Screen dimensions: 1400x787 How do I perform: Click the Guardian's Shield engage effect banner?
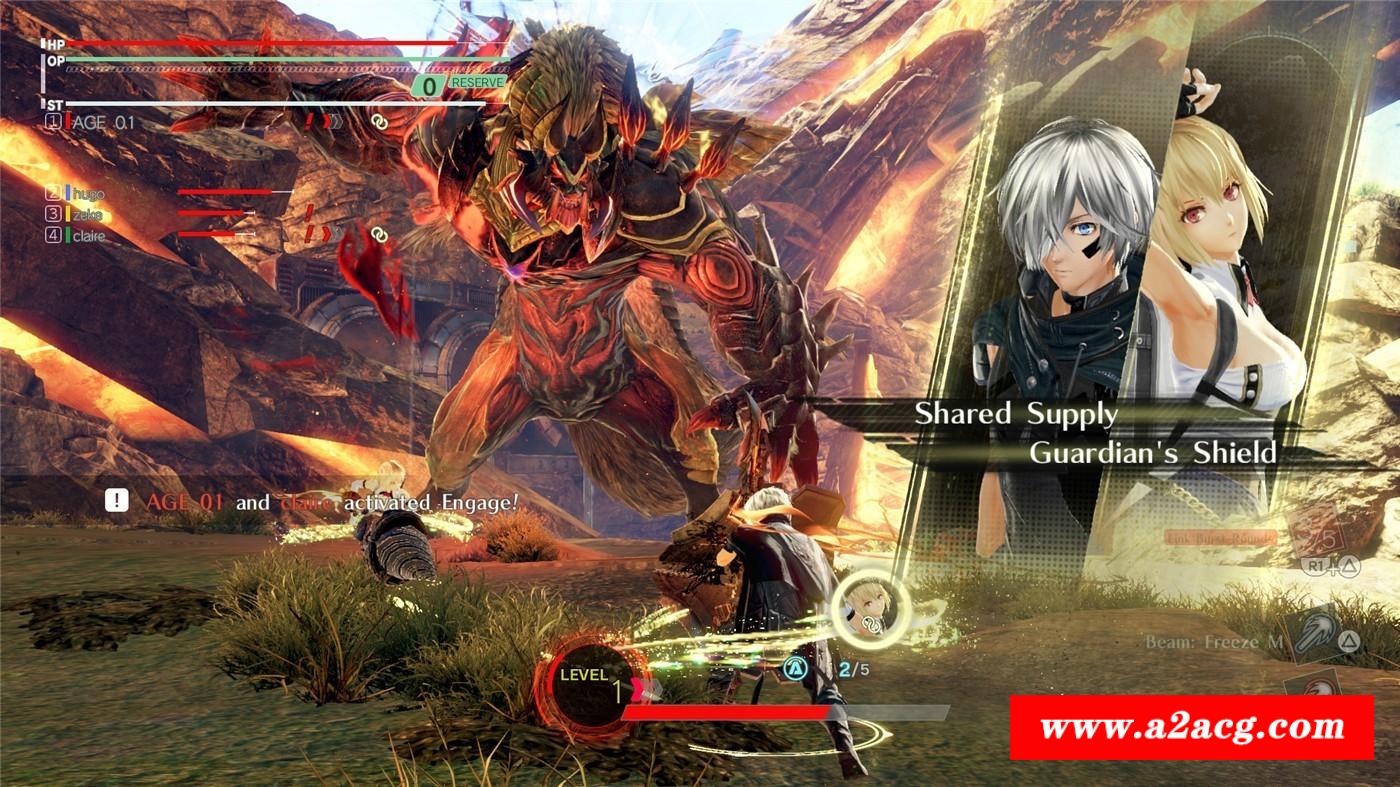(x=1152, y=452)
